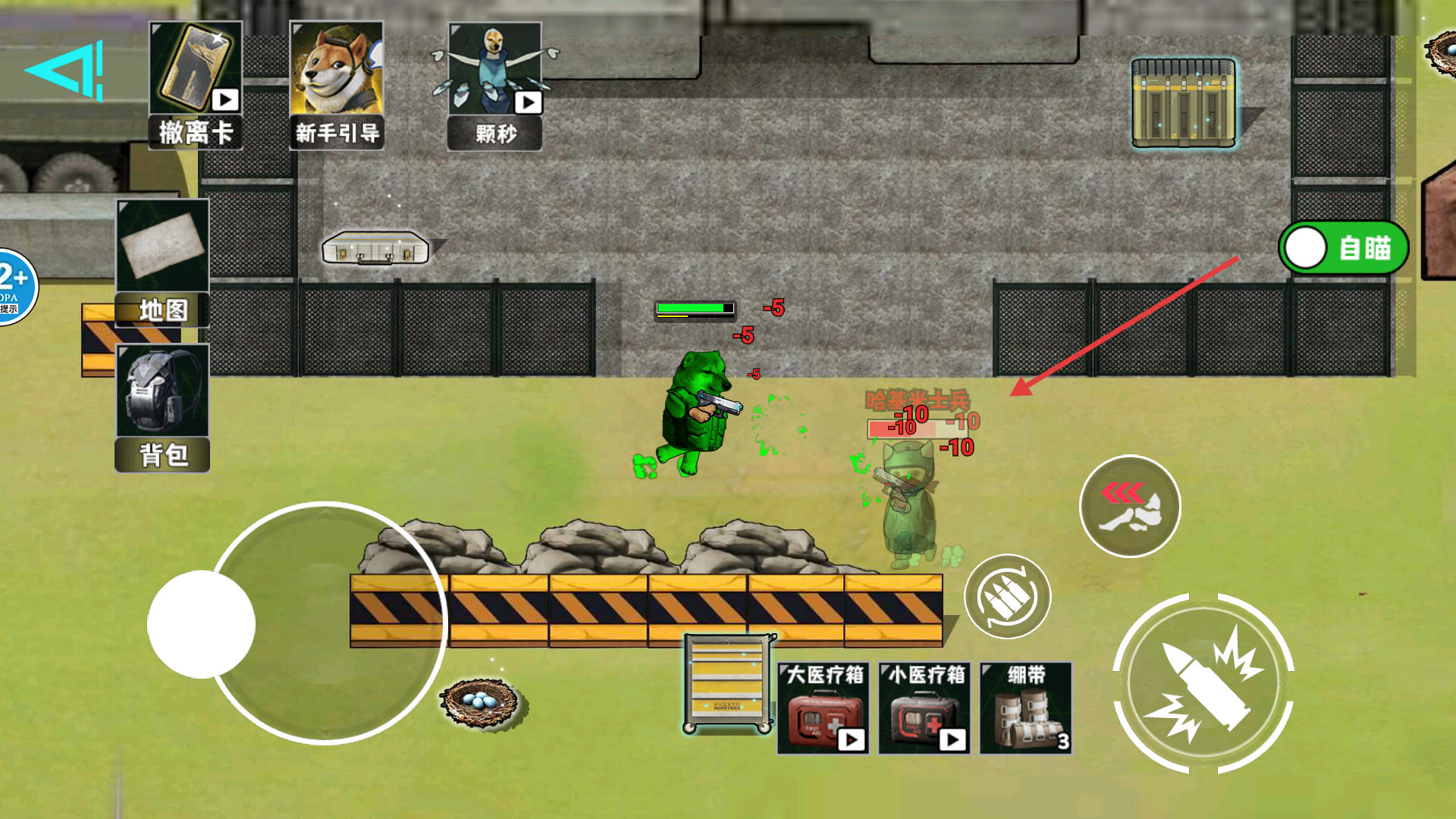This screenshot has width=1456, height=819.
Task: Tap the cyan back arrow
Action: (64, 71)
